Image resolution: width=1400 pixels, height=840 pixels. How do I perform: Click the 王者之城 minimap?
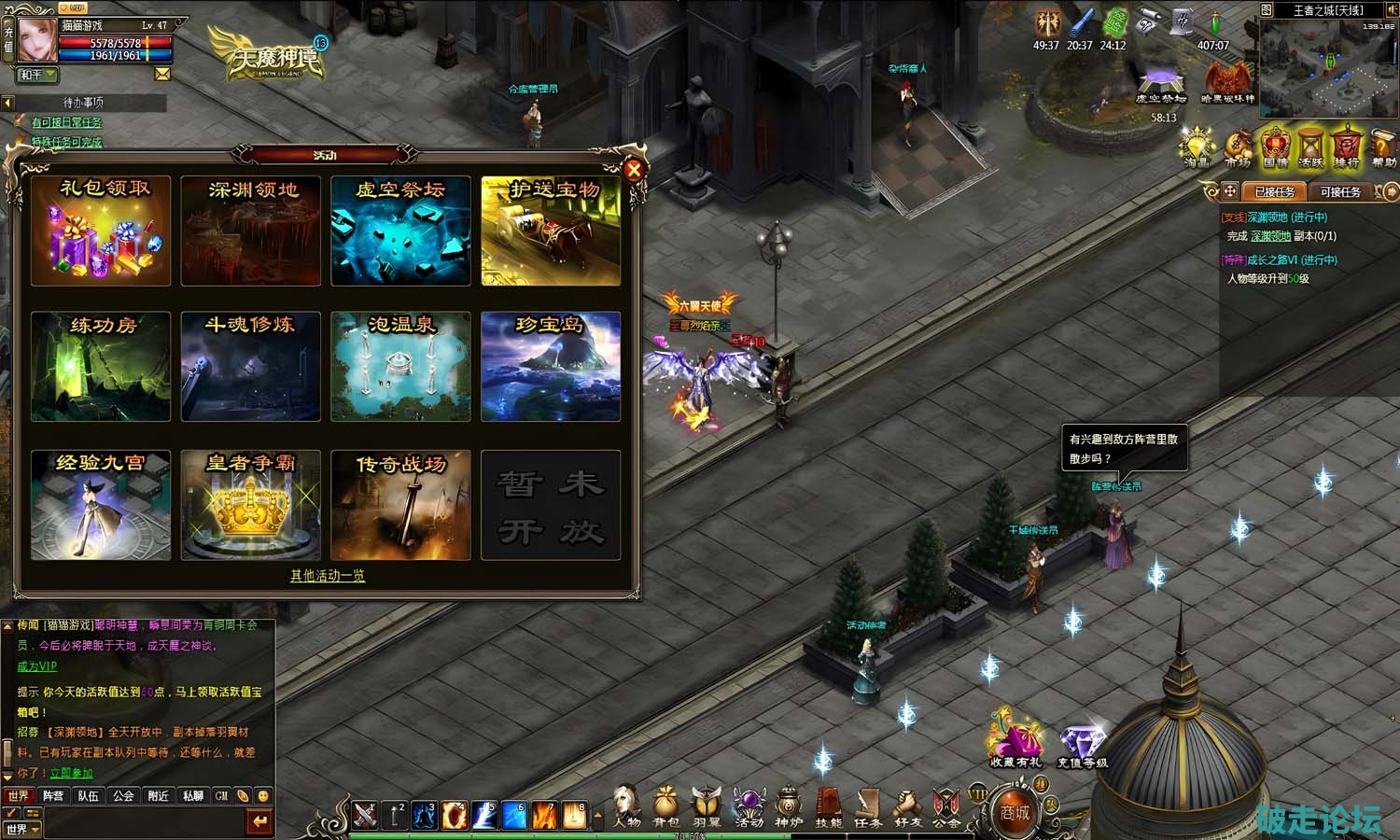coord(1329,67)
